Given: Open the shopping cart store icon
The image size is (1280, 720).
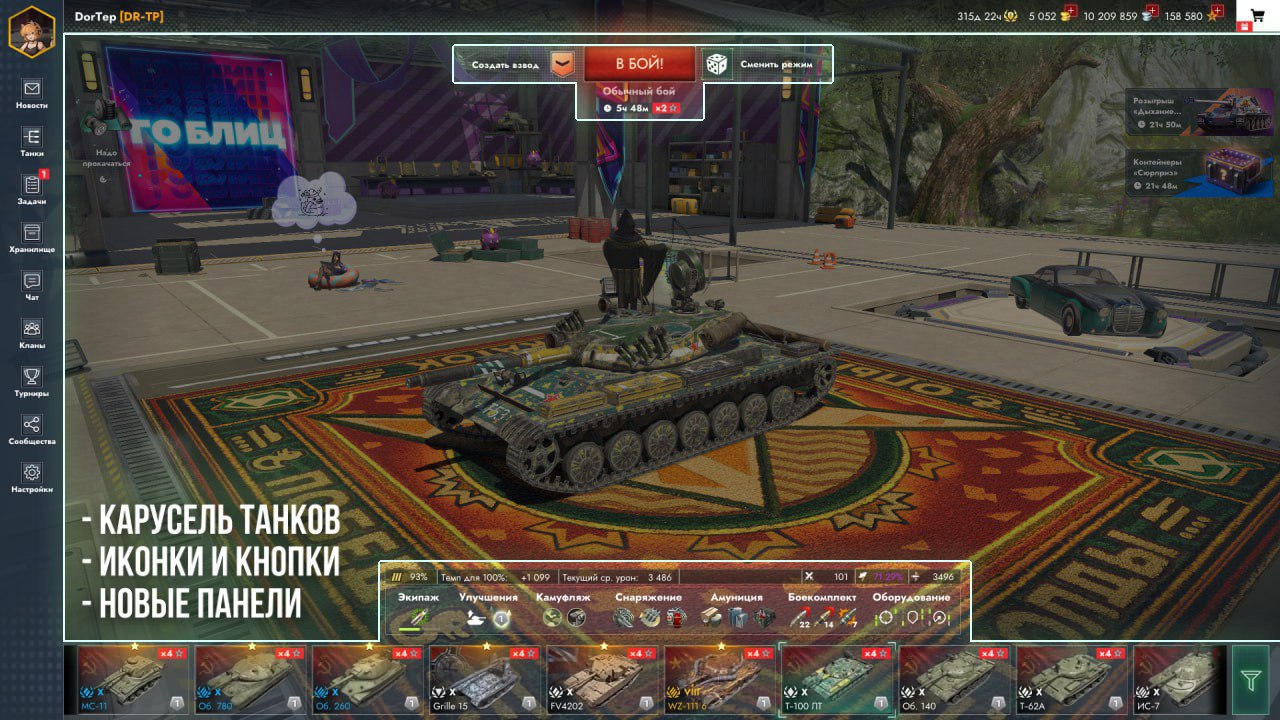Looking at the screenshot, I should [x=1257, y=16].
